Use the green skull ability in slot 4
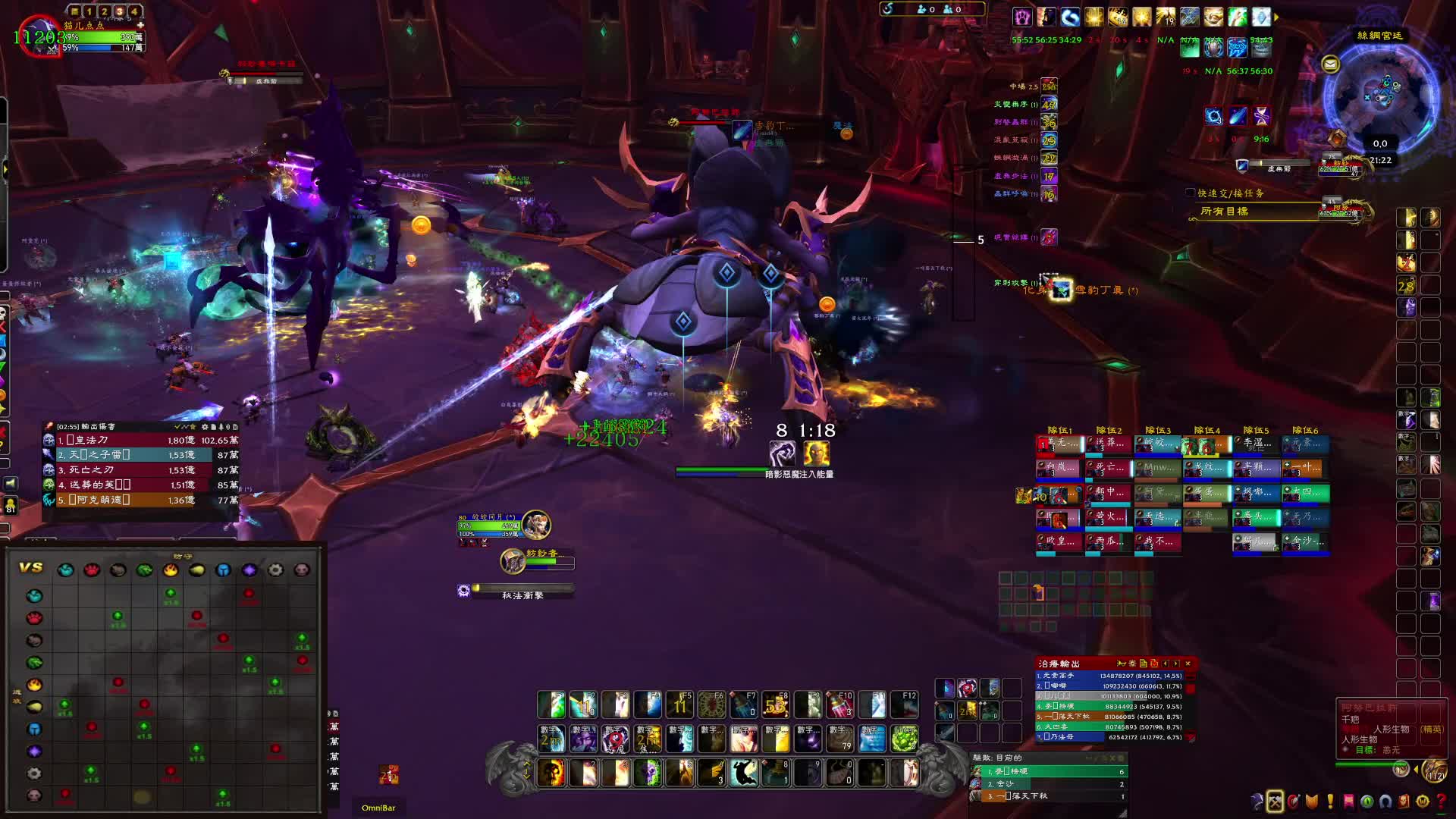The image size is (1456, 819). click(648, 773)
